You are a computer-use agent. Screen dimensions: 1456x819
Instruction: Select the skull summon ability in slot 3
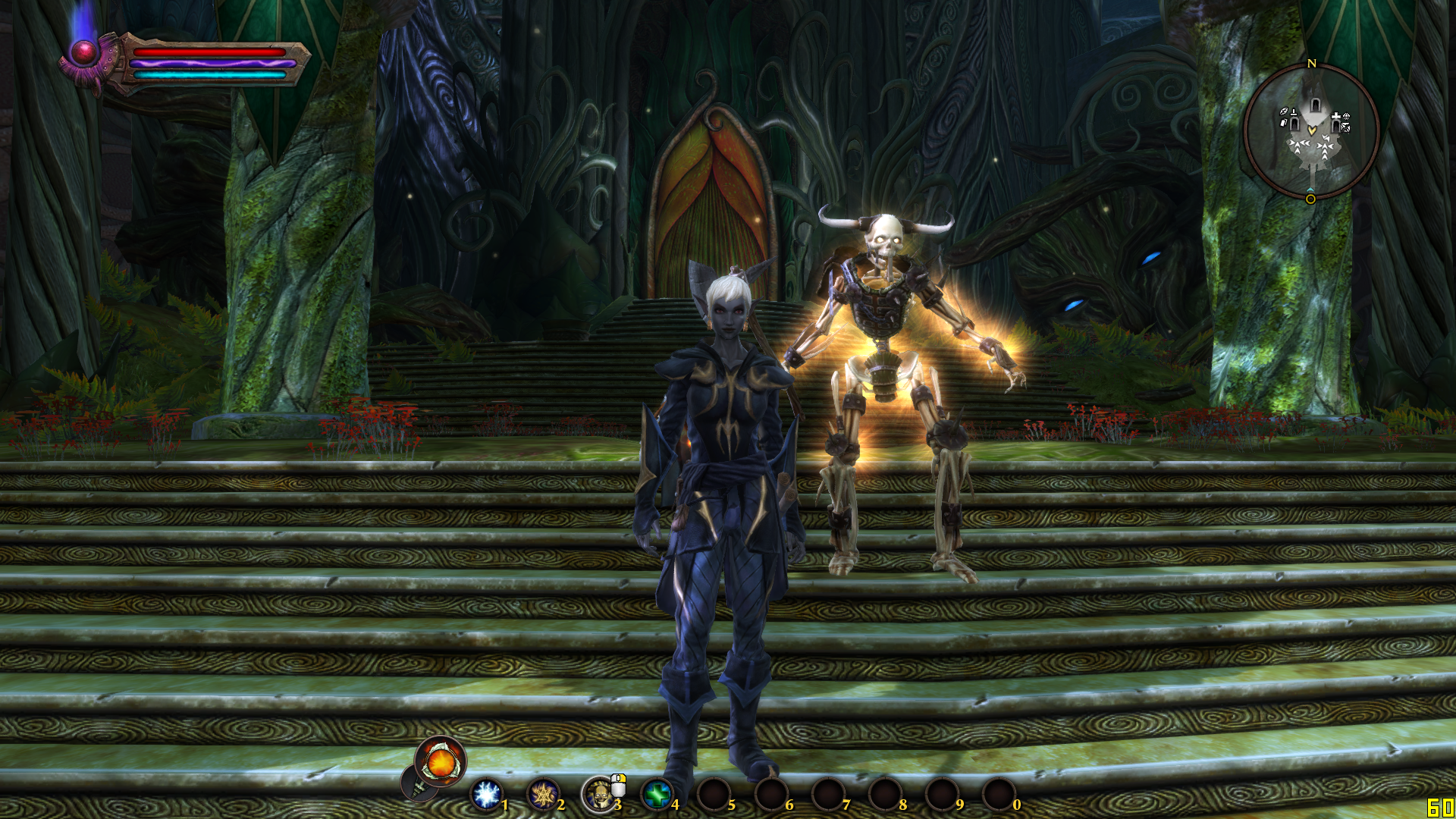pyautogui.click(x=599, y=794)
